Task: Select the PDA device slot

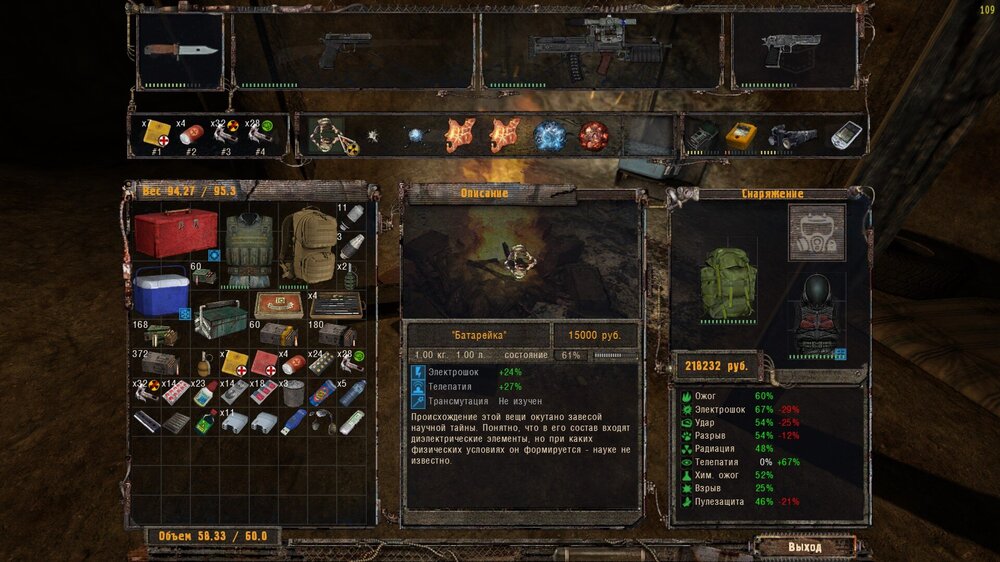Action: pos(846,136)
